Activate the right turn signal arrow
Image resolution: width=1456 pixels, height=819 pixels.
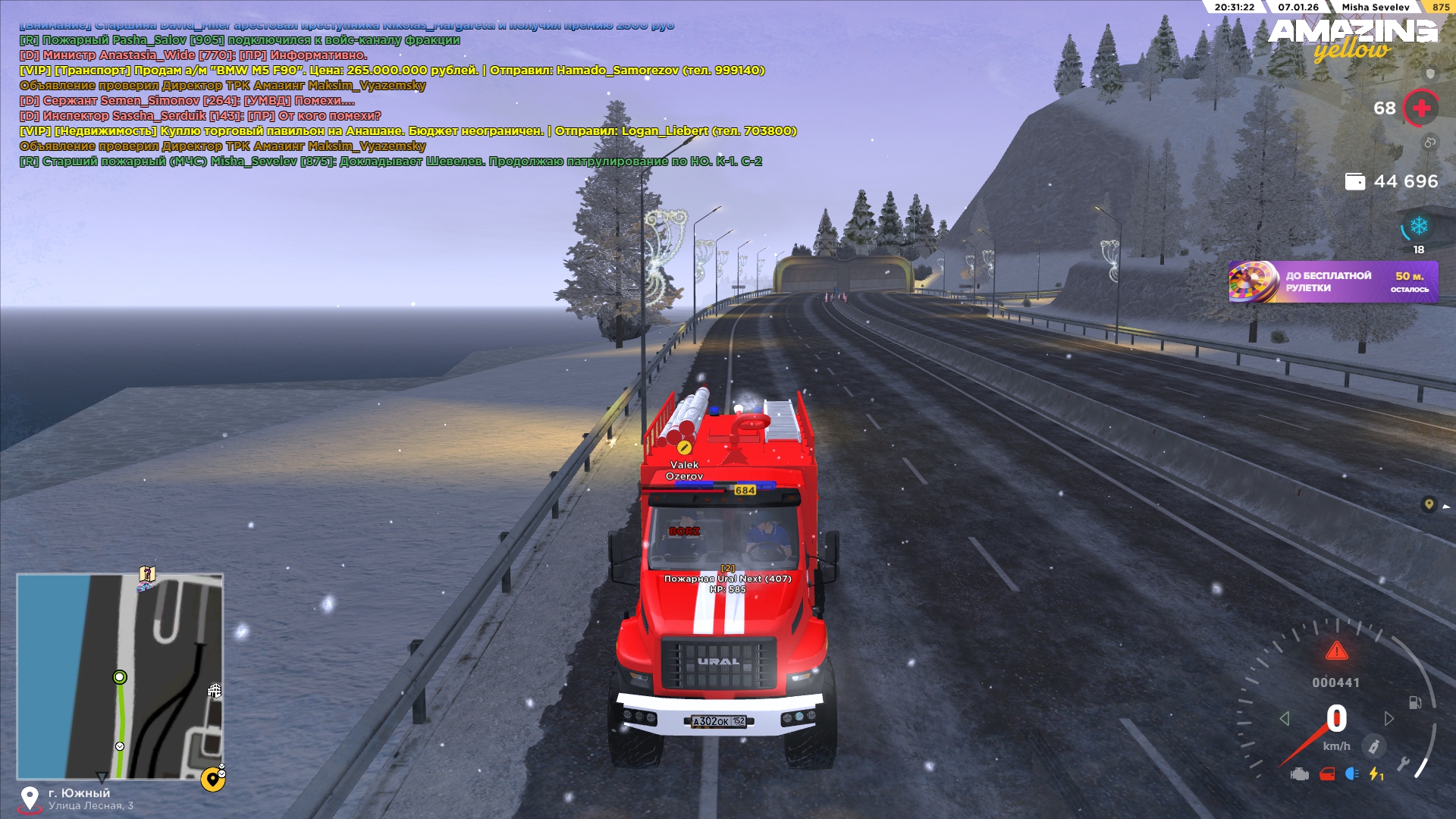[1389, 718]
